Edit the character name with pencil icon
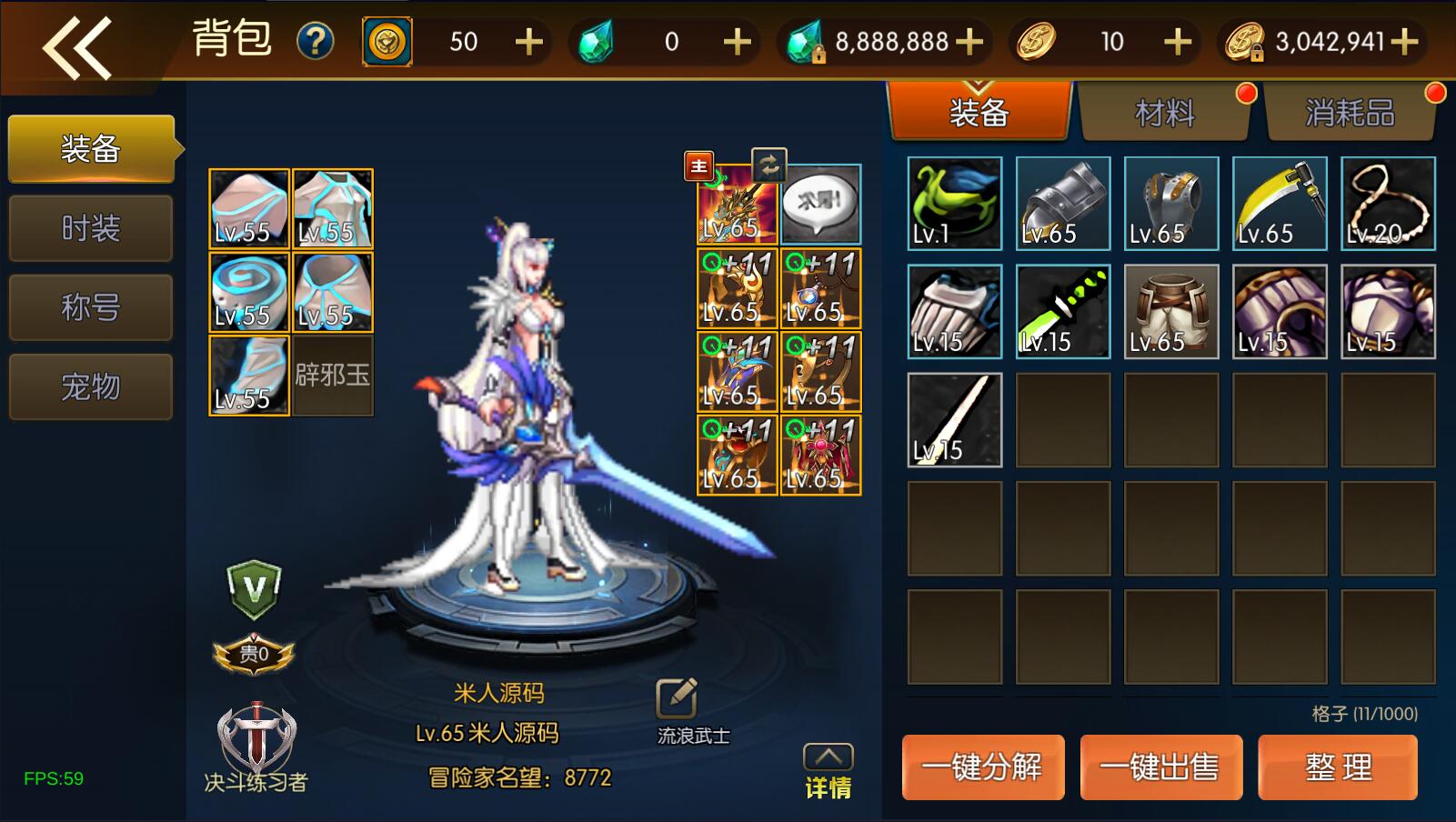The height and width of the screenshot is (822, 1456). point(677,698)
